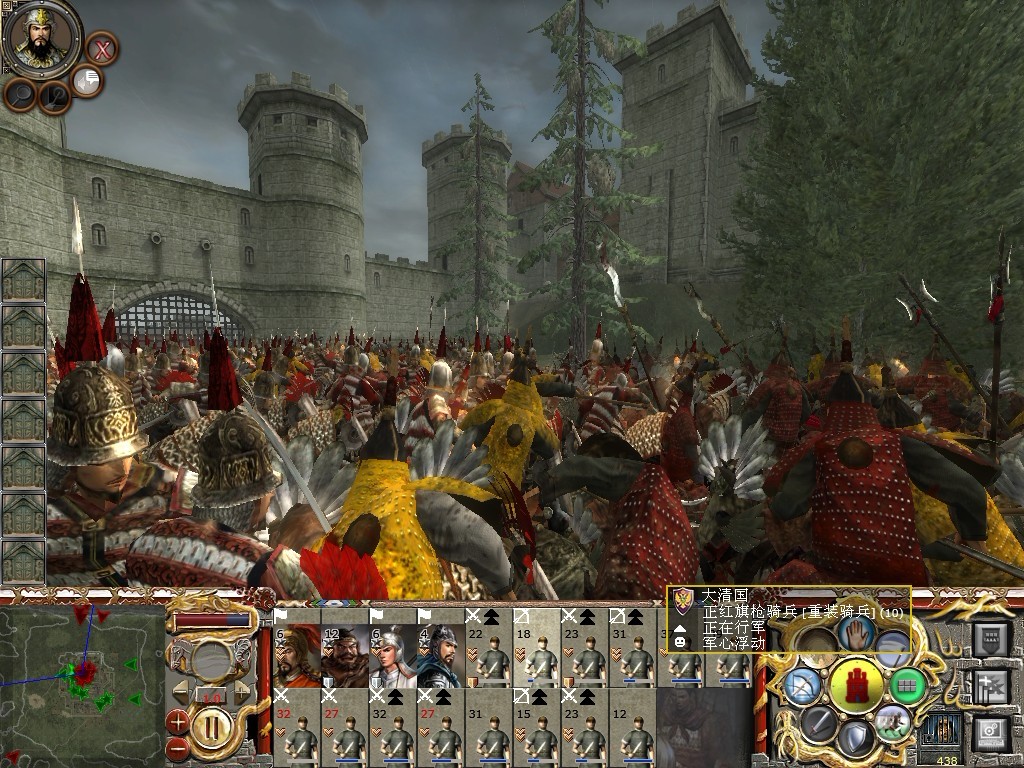
Task: Toggle the shield guard mode button
Action: point(855,739)
